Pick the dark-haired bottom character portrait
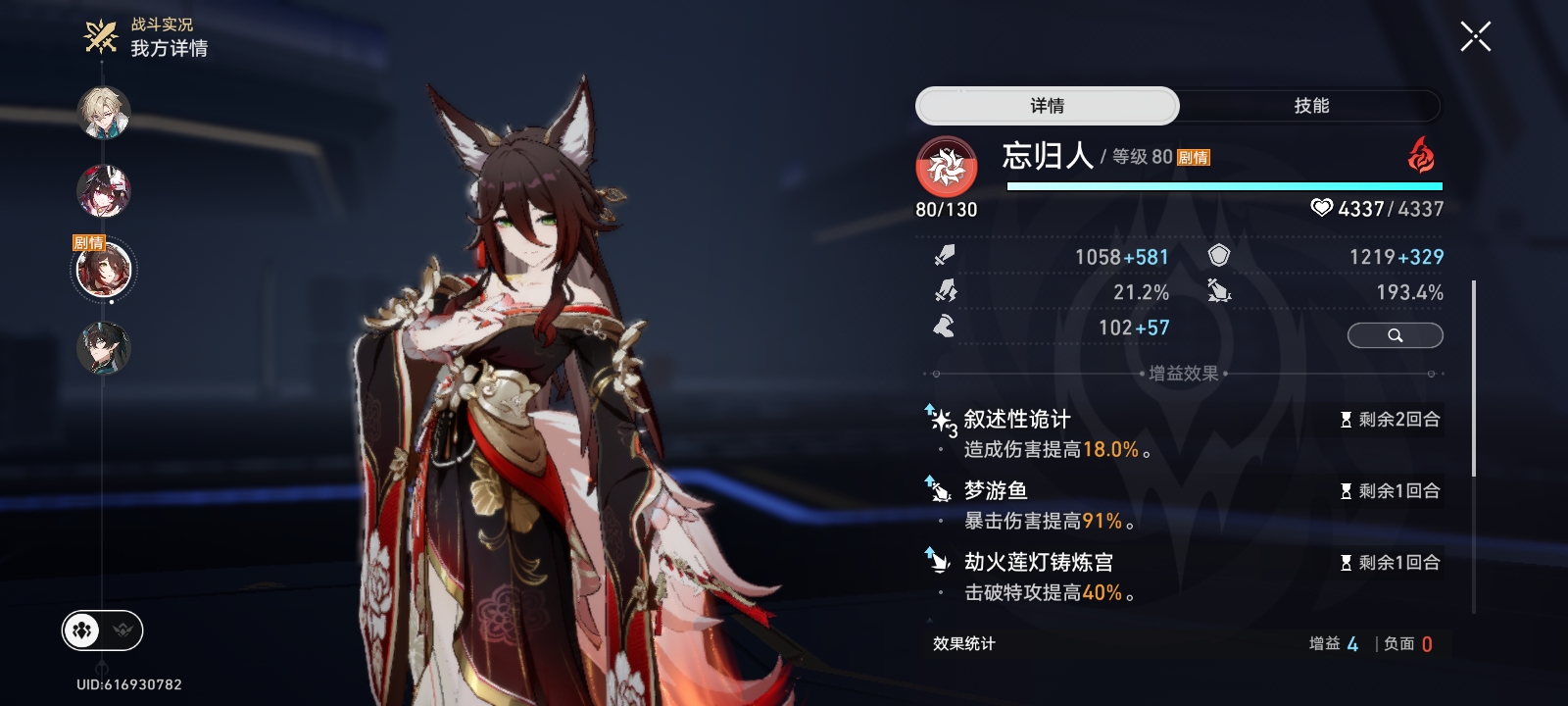Screen dimensions: 1568x706 tap(104, 348)
